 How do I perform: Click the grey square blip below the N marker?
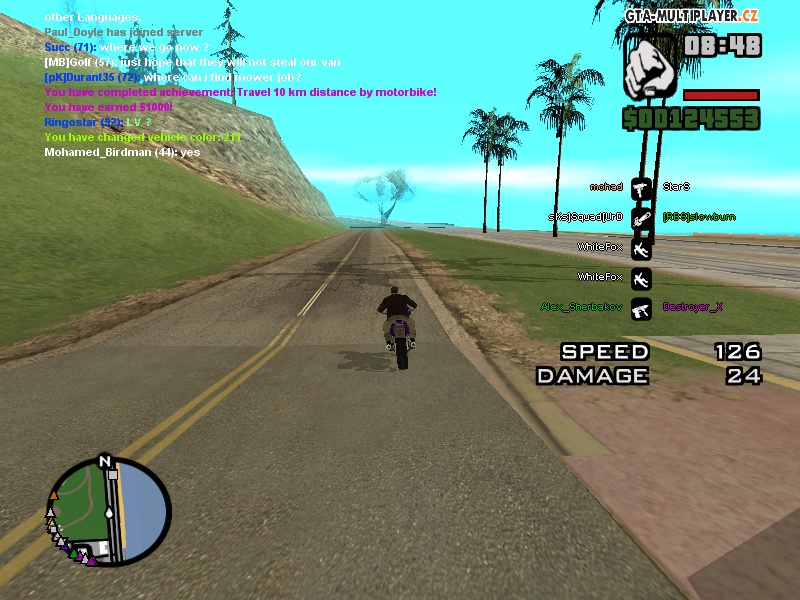(x=112, y=475)
